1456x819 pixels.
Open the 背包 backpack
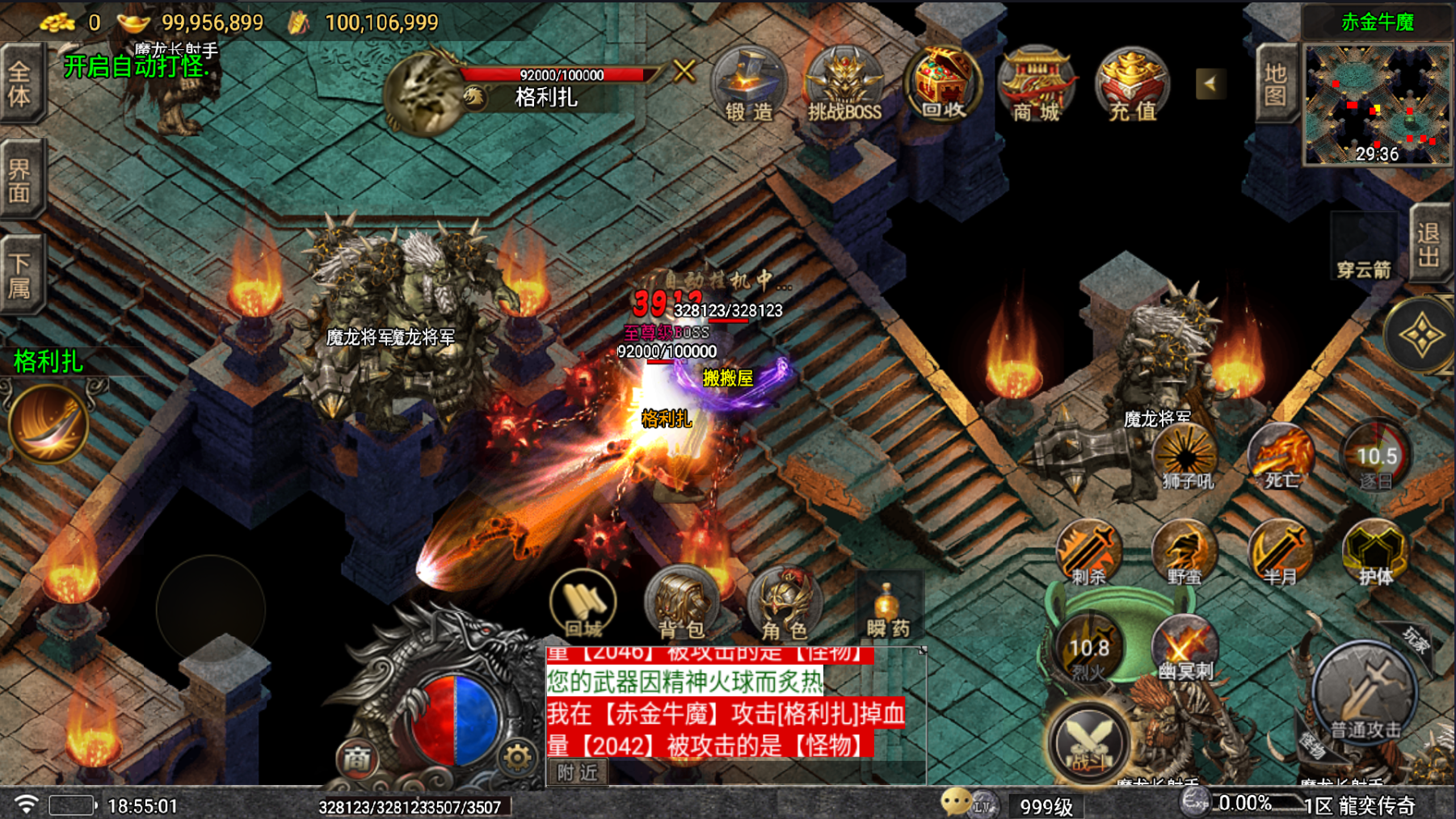pyautogui.click(x=681, y=603)
